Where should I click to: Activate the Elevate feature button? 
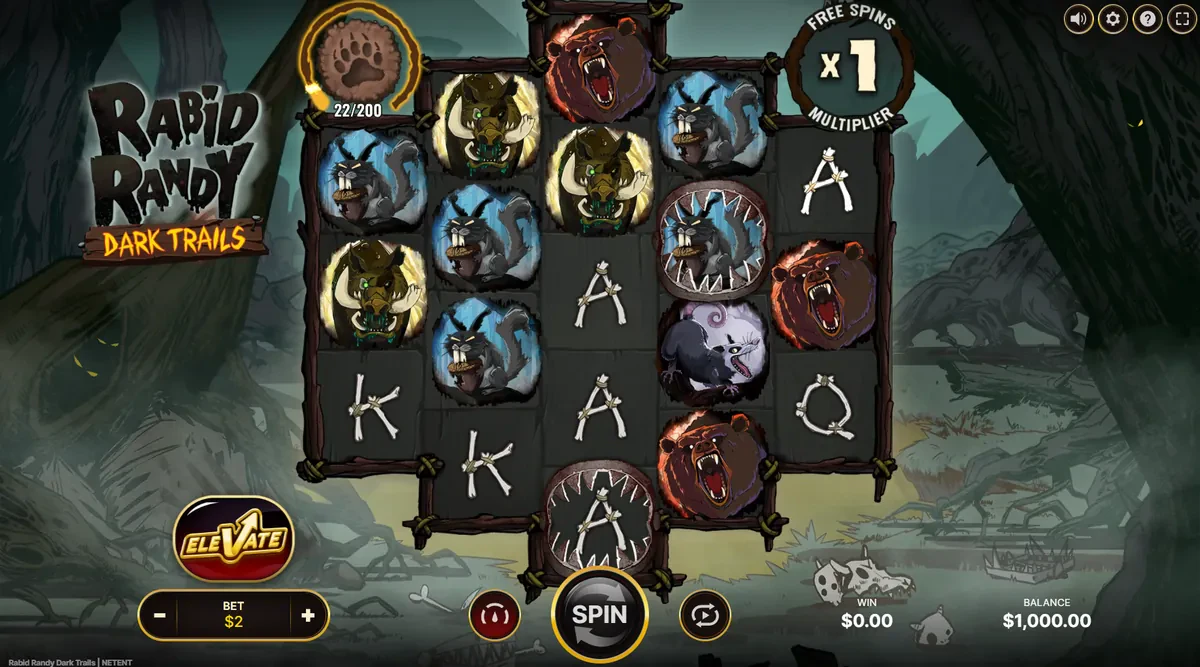click(x=233, y=541)
